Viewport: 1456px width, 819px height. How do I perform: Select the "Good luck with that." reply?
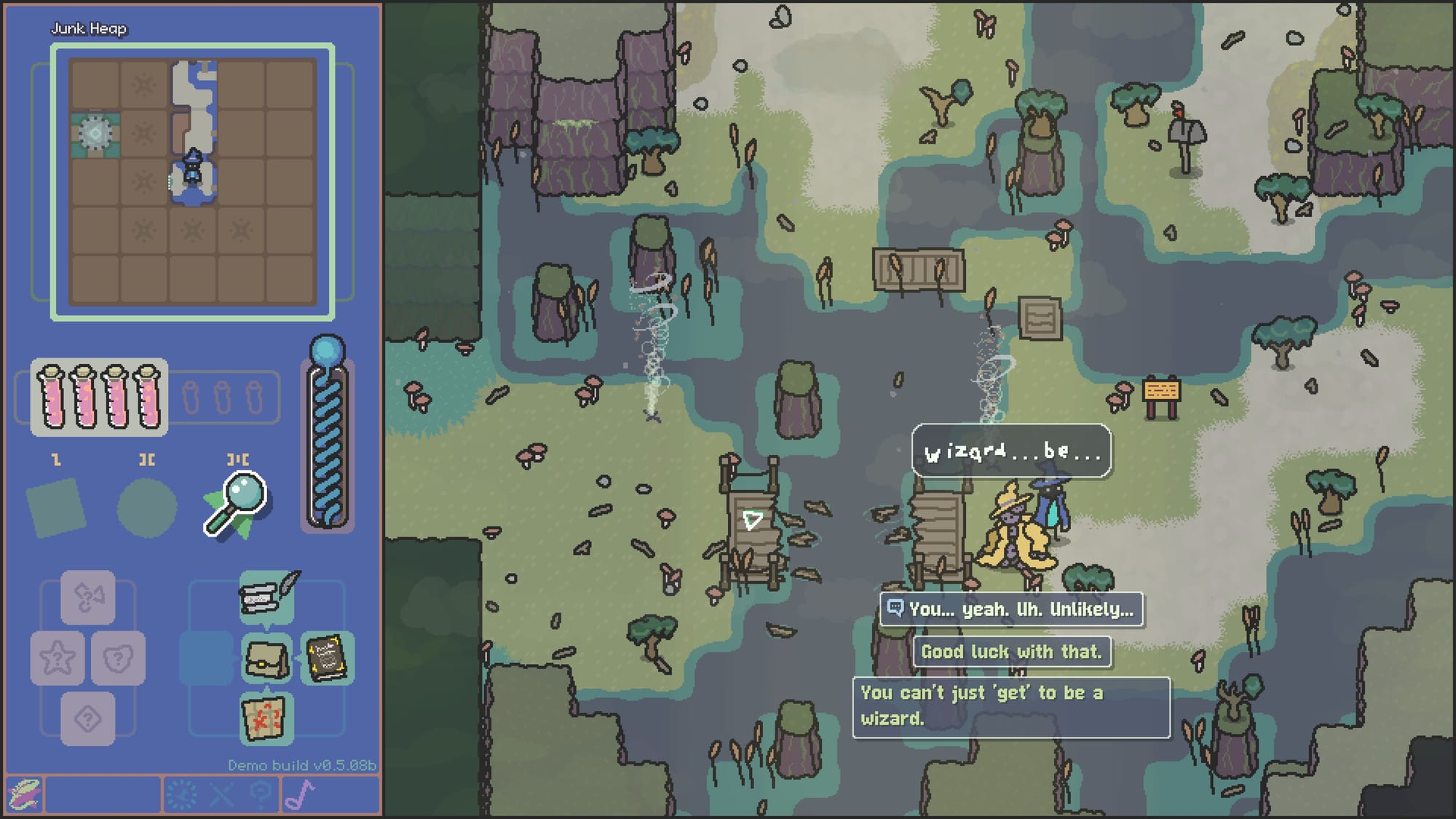click(x=1011, y=652)
